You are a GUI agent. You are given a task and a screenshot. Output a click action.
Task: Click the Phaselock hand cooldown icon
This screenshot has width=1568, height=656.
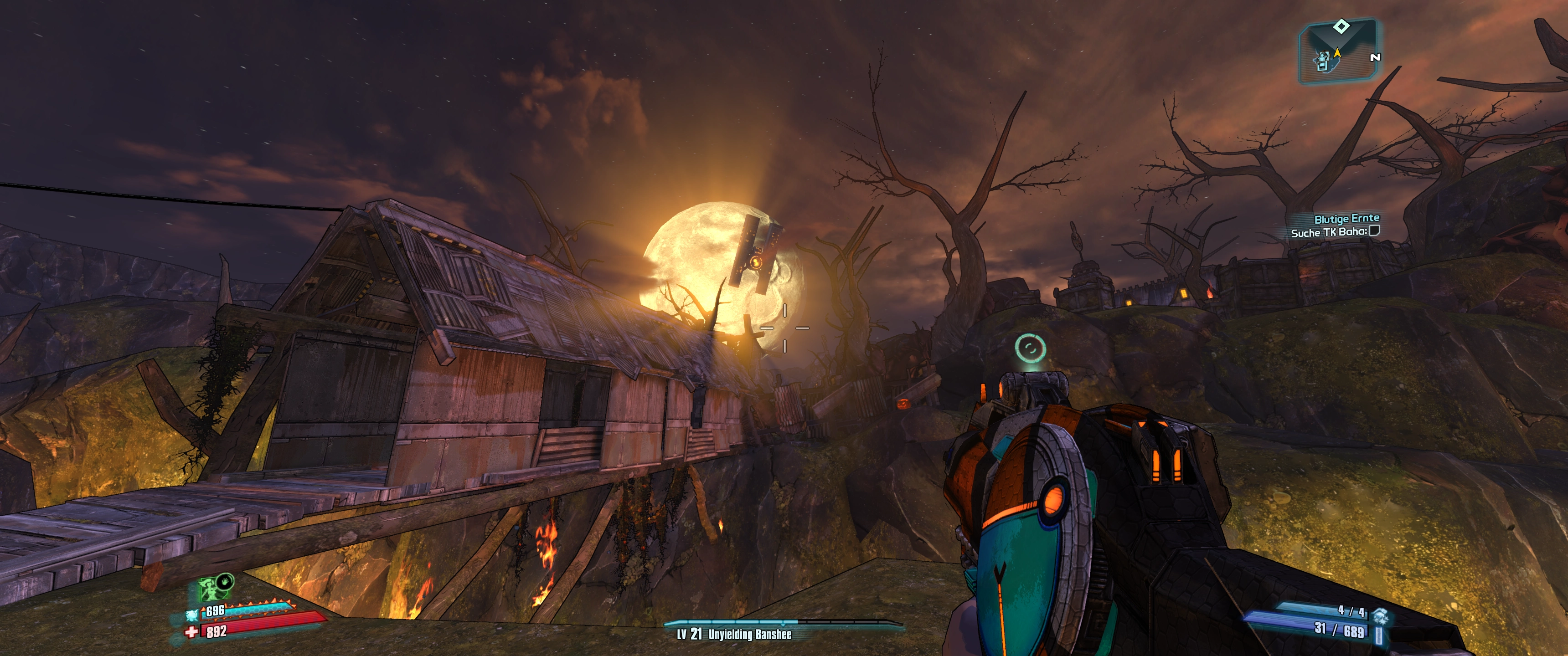click(x=226, y=580)
